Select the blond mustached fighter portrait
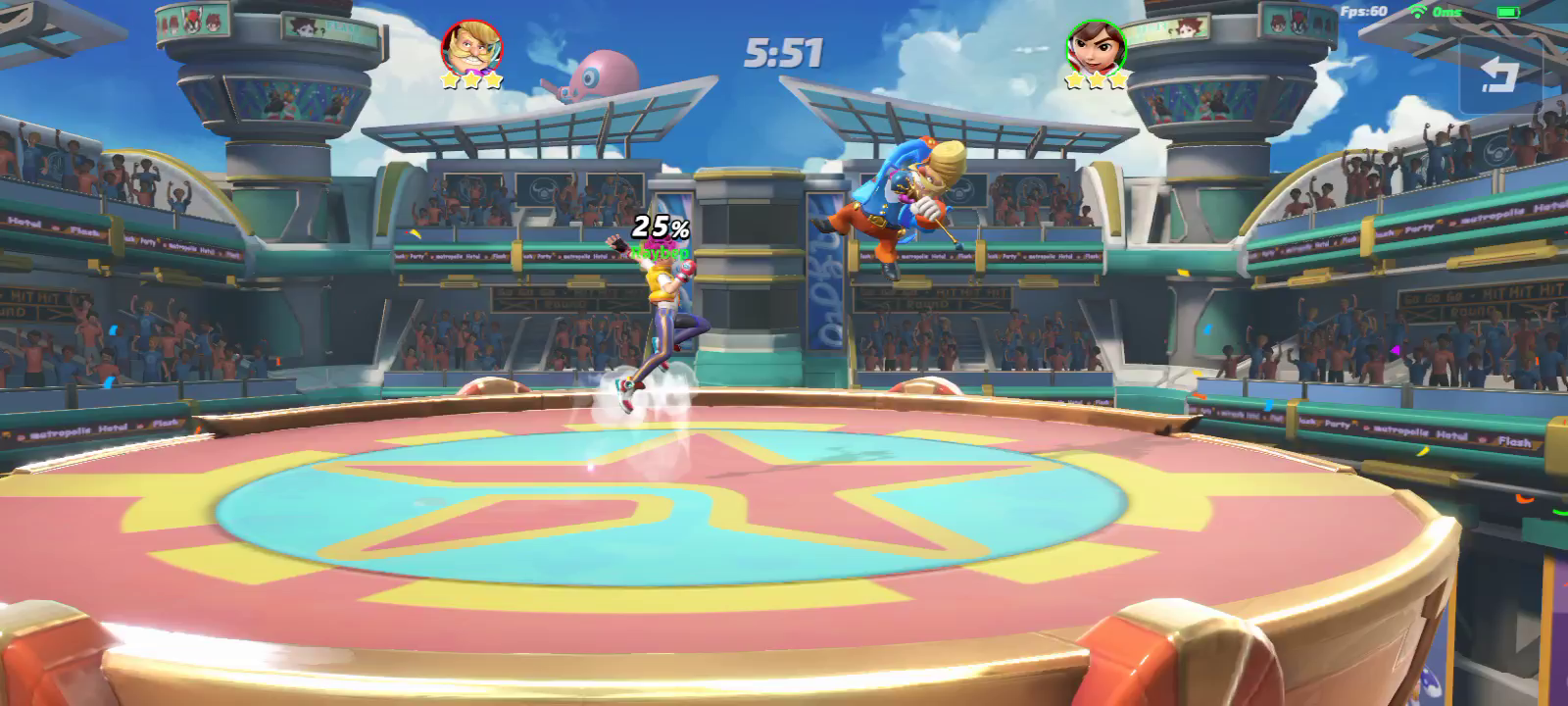 [471, 46]
